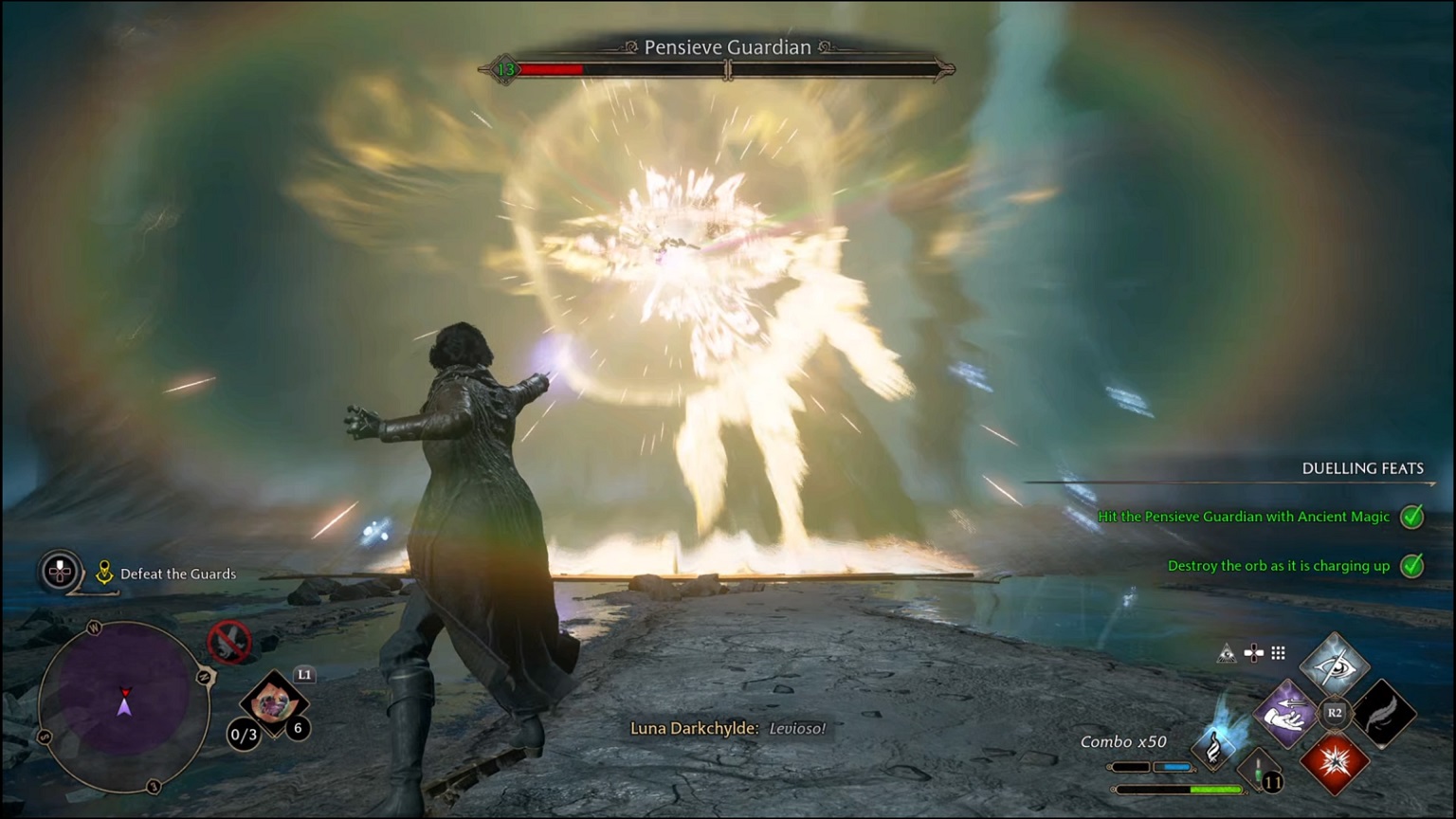Open the grid spell-set selector icon
The image size is (1456, 819).
pos(1278,652)
